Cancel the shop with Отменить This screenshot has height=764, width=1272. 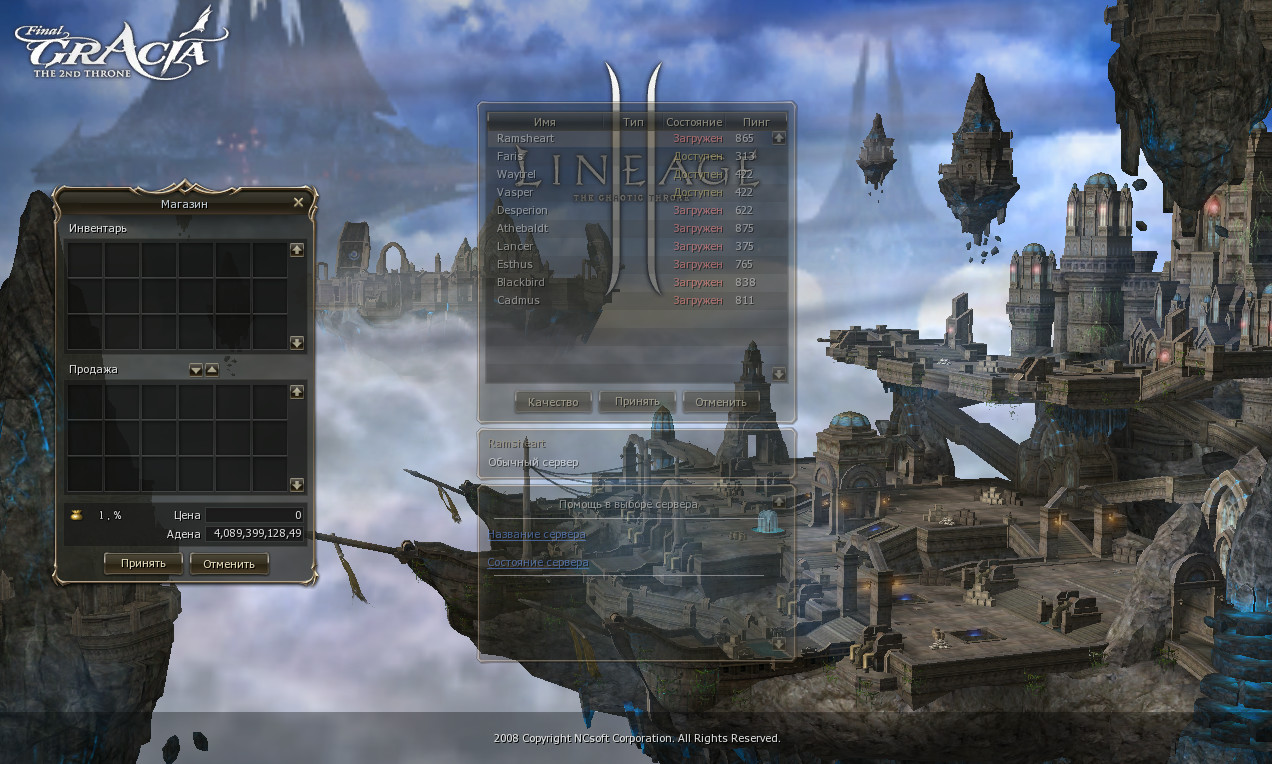229,563
